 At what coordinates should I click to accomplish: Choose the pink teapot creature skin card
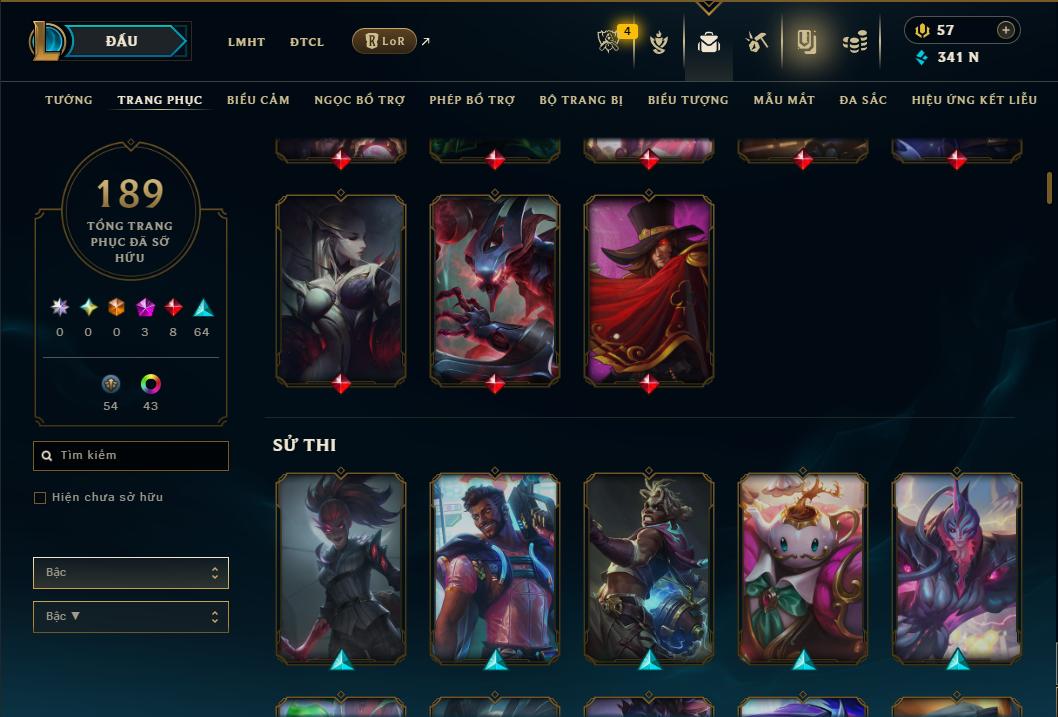coord(803,567)
